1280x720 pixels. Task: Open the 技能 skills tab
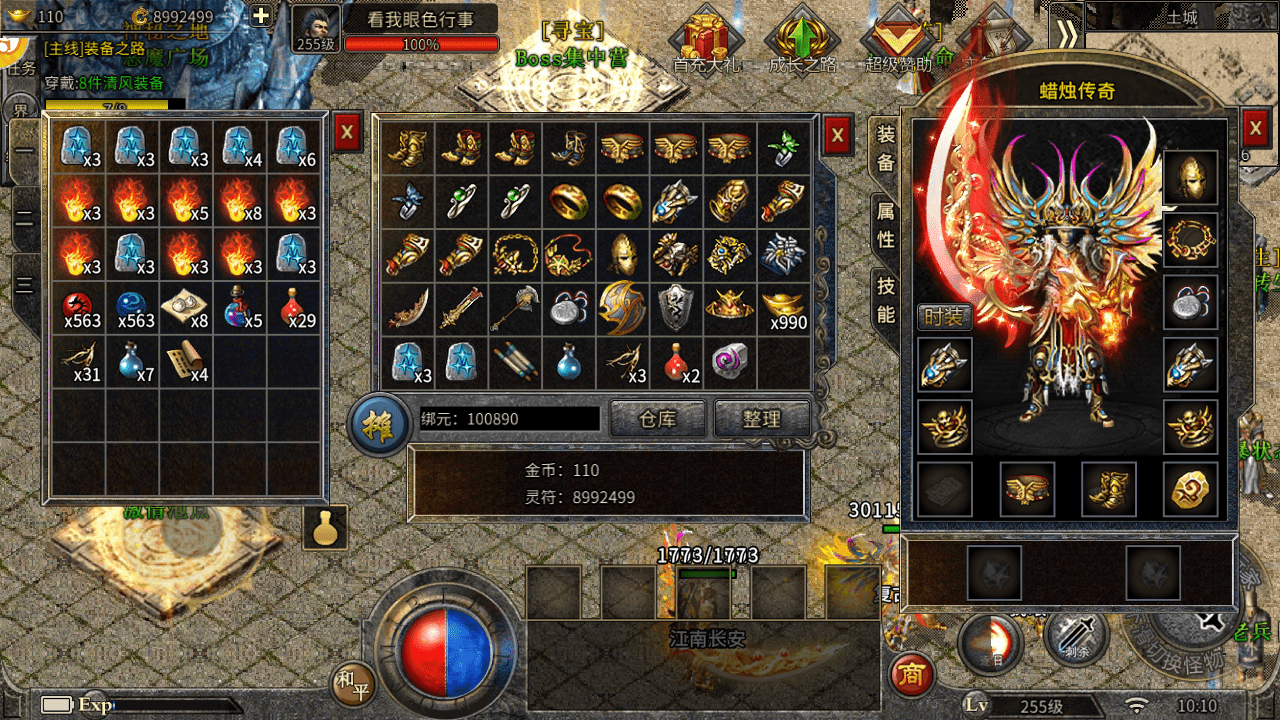886,299
